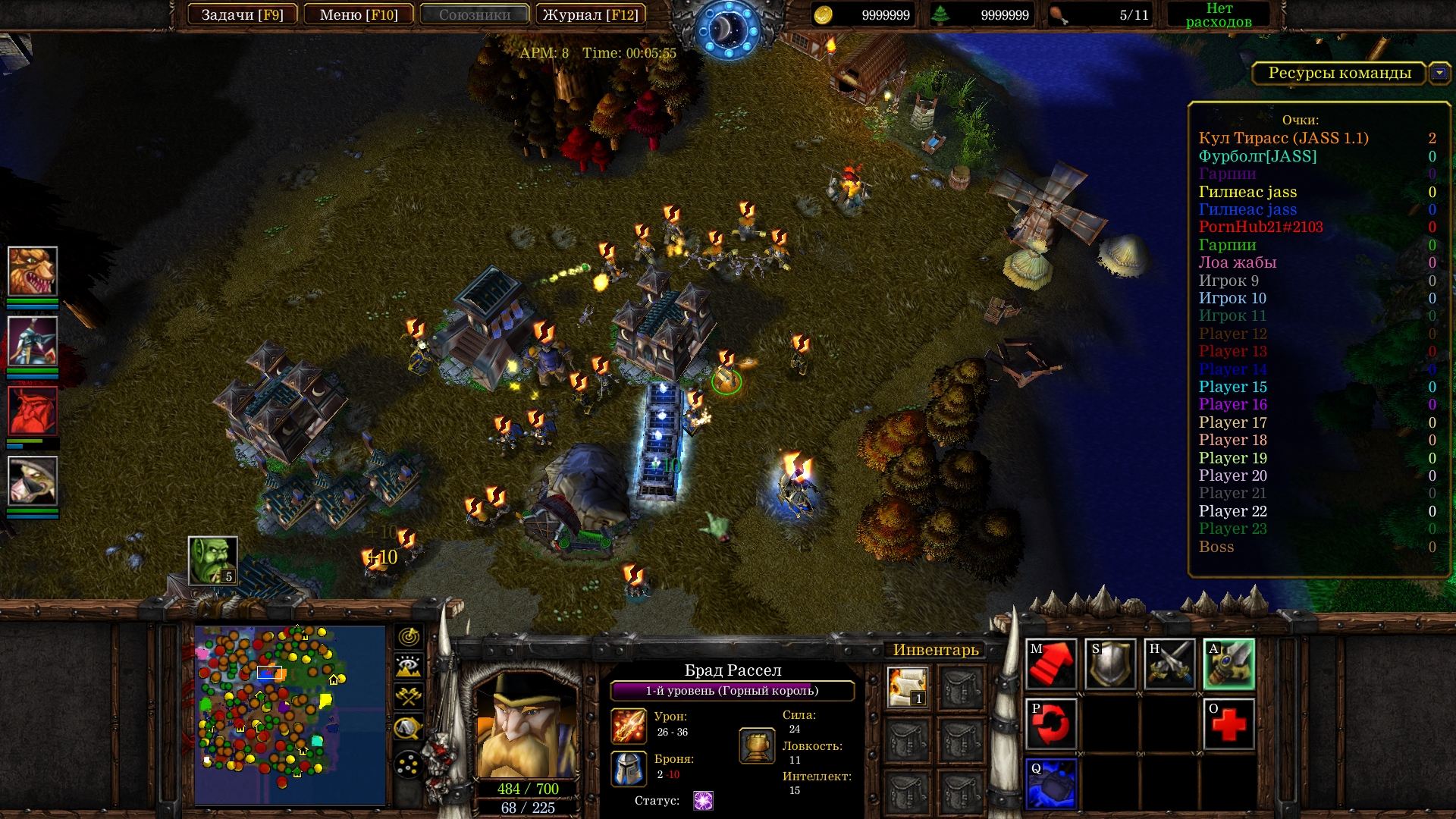Viewport: 1456px width, 819px height.
Task: Activate the Attack command icon
Action: tap(1228, 664)
